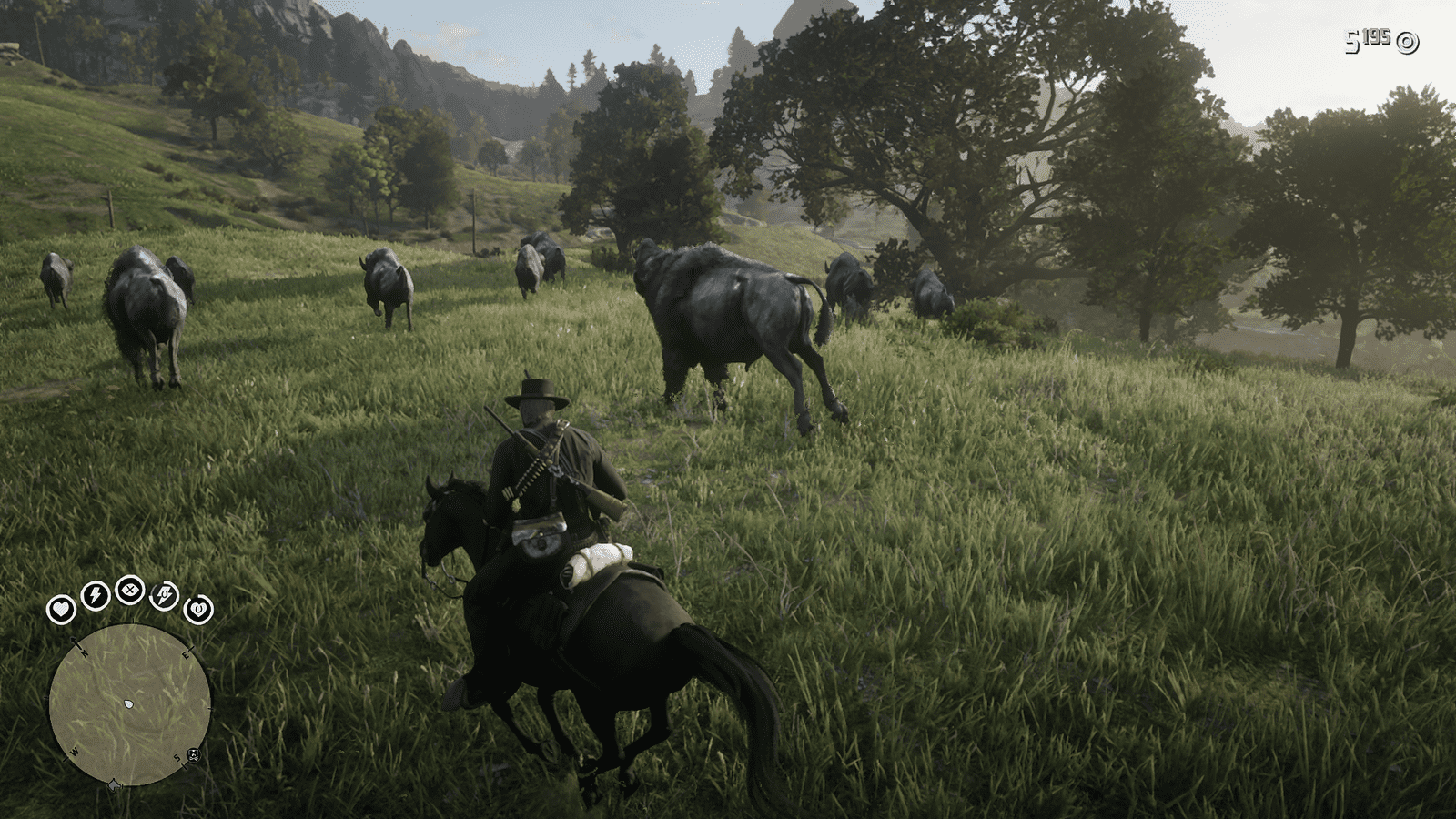Click the ammunition type icon beside the ammo count
Image resolution: width=1456 pixels, height=819 pixels.
[1408, 41]
